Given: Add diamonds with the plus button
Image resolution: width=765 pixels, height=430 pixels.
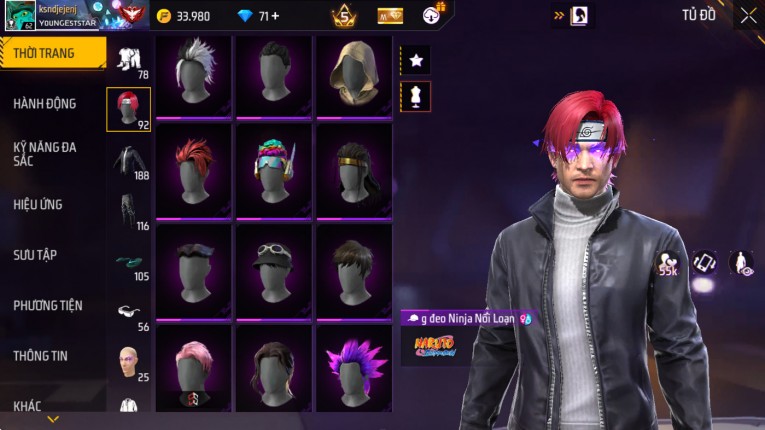Looking at the screenshot, I should pos(275,16).
